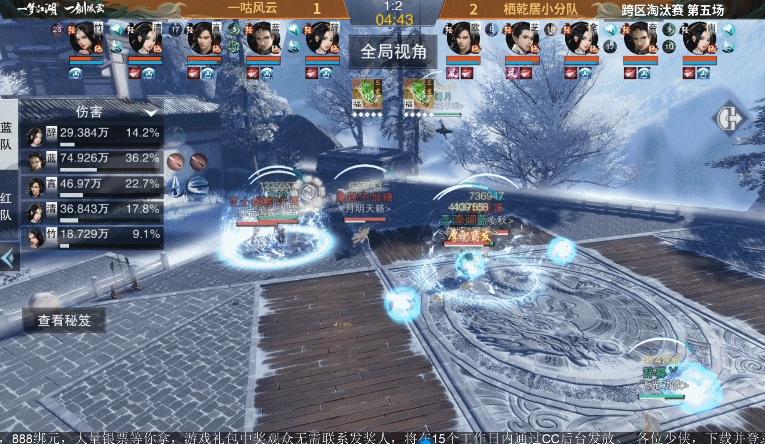Pick the player row showing 9.1% damage
765x444 pixels.
[x=92, y=234]
